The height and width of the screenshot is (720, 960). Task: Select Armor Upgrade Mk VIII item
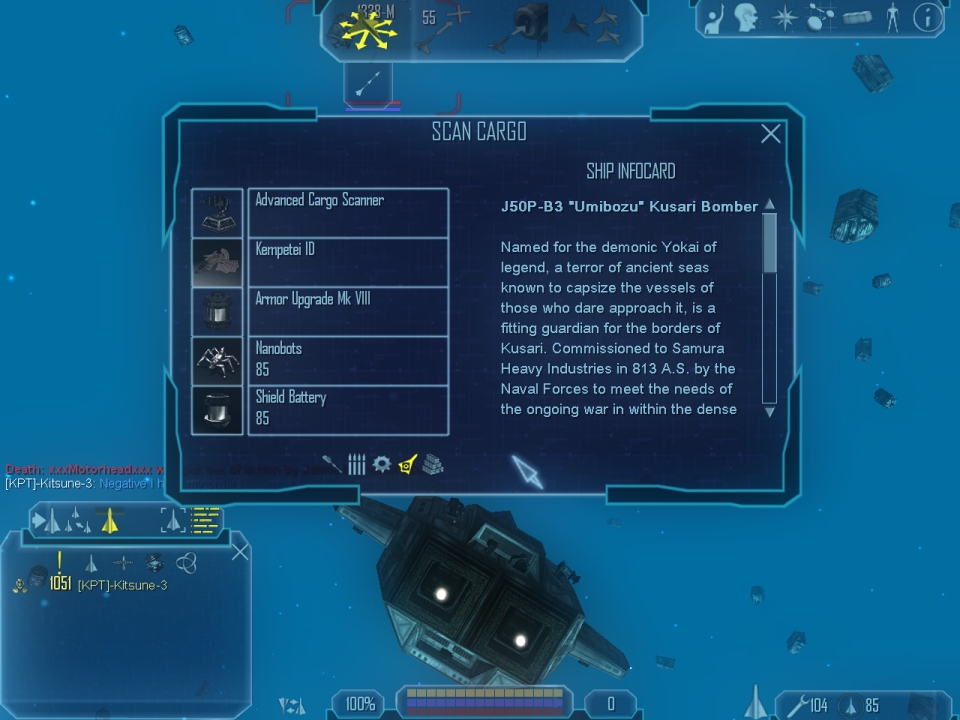tap(347, 311)
